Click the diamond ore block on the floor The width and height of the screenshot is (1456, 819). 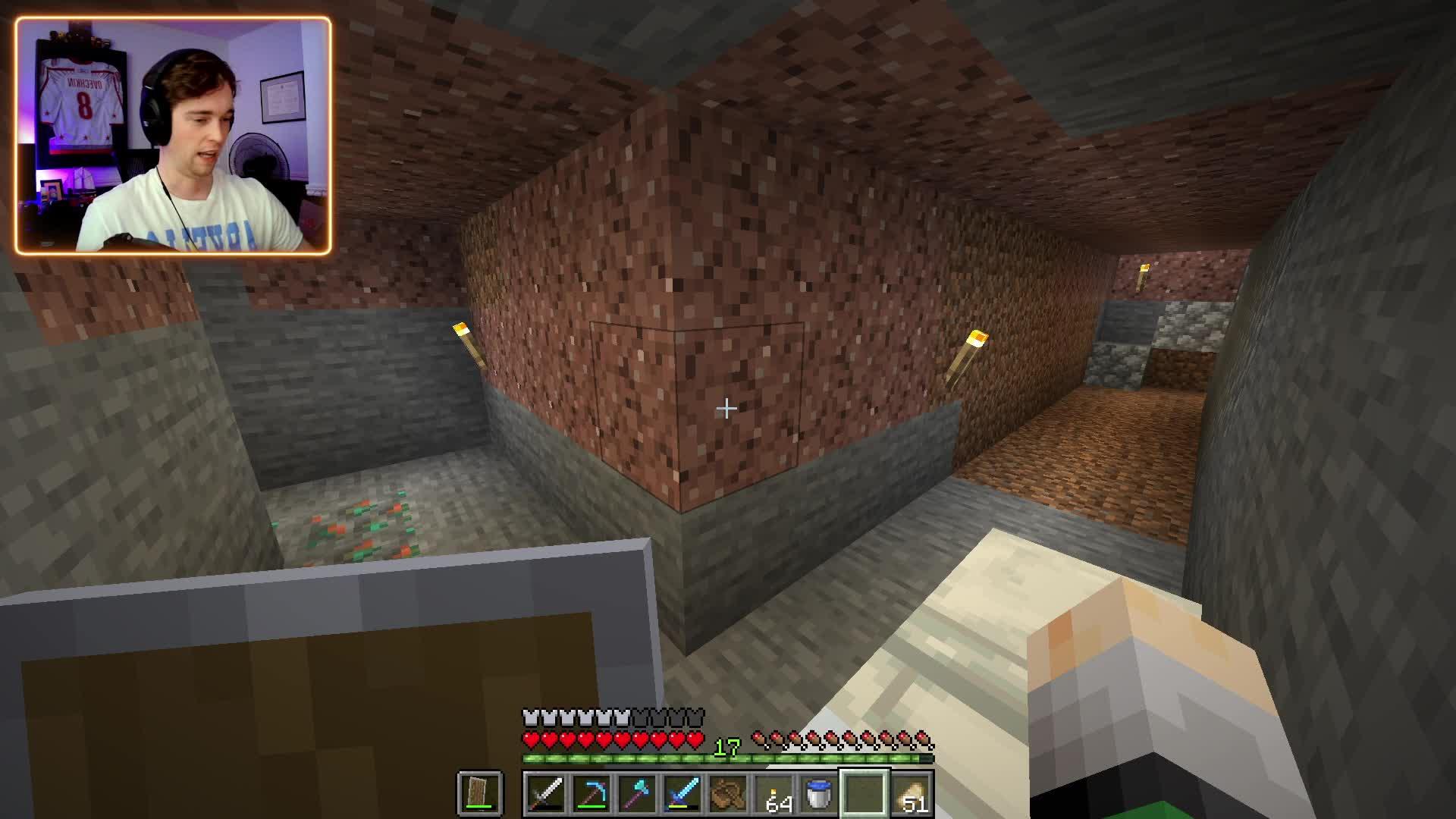pyautogui.click(x=356, y=523)
